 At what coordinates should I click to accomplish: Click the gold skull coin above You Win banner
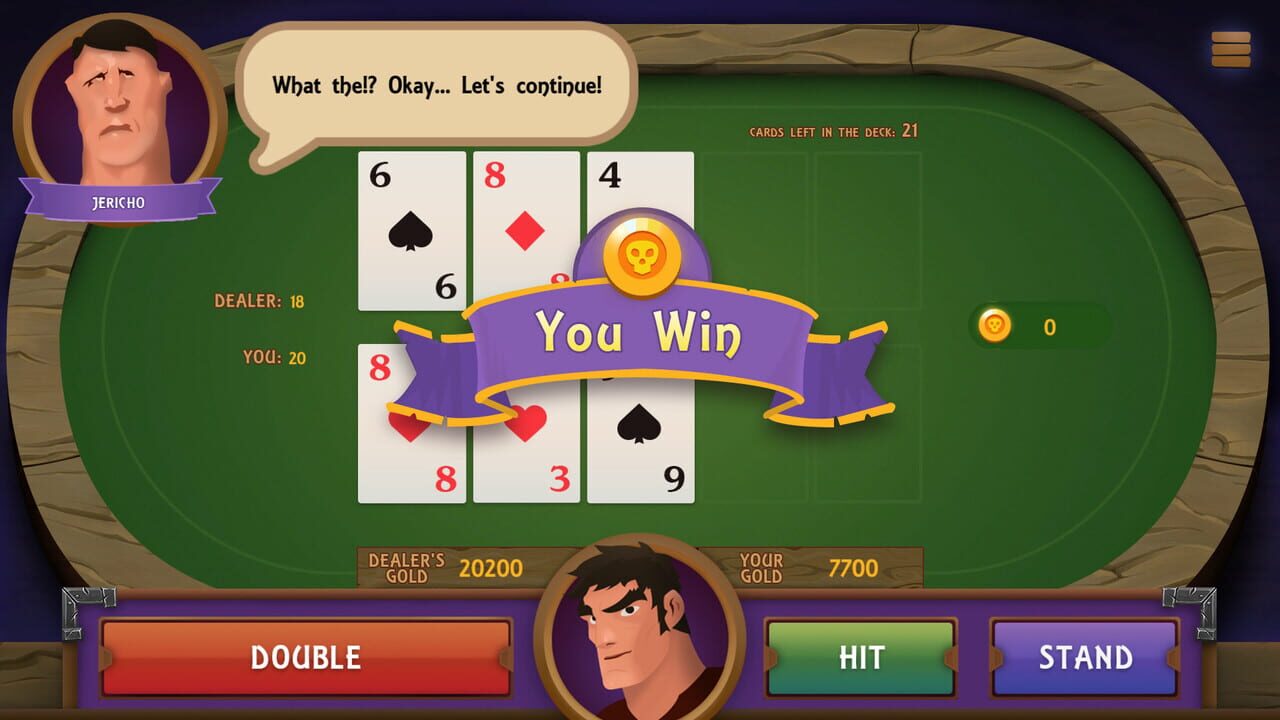(640, 252)
